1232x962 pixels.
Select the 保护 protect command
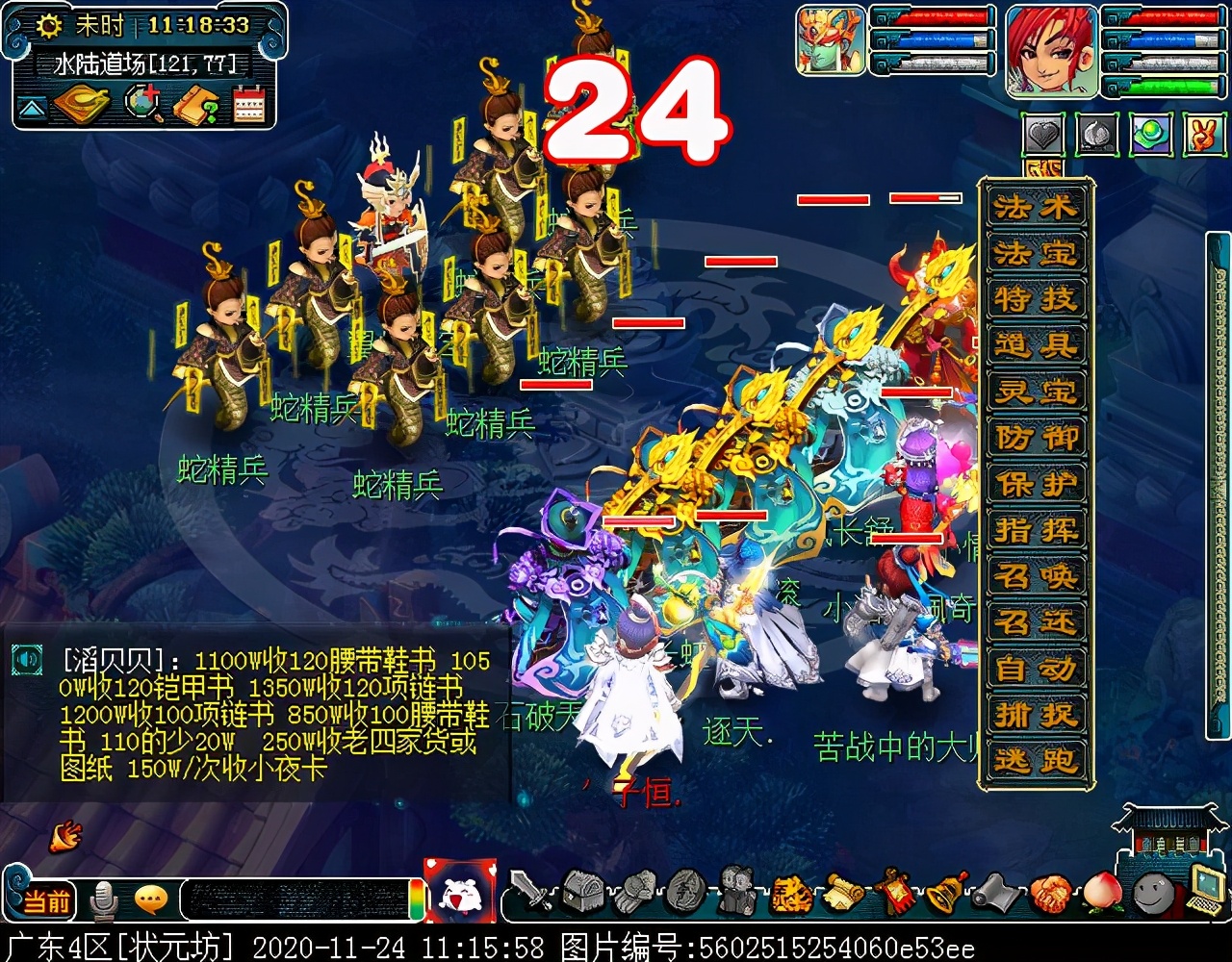tap(1036, 485)
